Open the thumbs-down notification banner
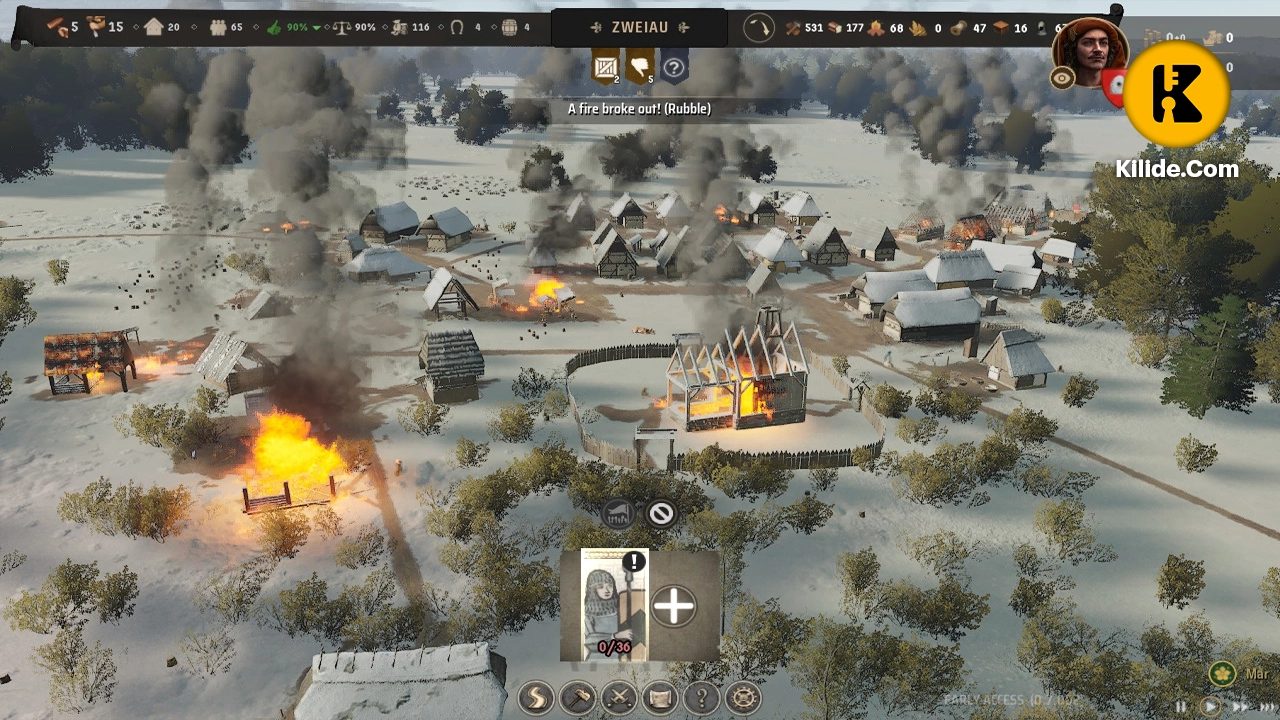 639,67
